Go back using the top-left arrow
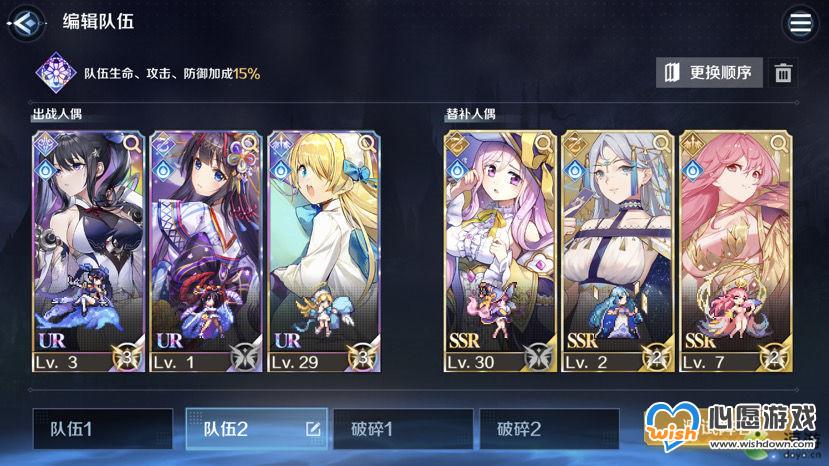Viewport: 829px width, 466px height. click(27, 22)
